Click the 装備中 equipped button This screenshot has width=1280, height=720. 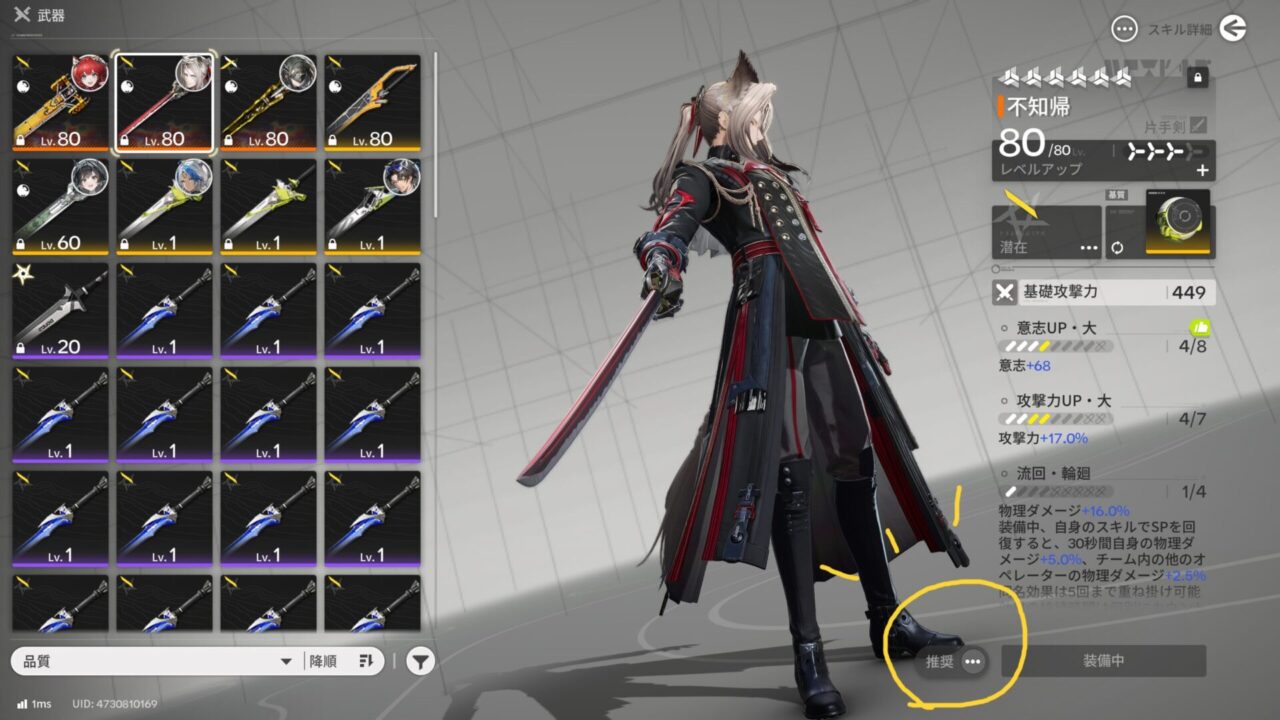[1104, 661]
